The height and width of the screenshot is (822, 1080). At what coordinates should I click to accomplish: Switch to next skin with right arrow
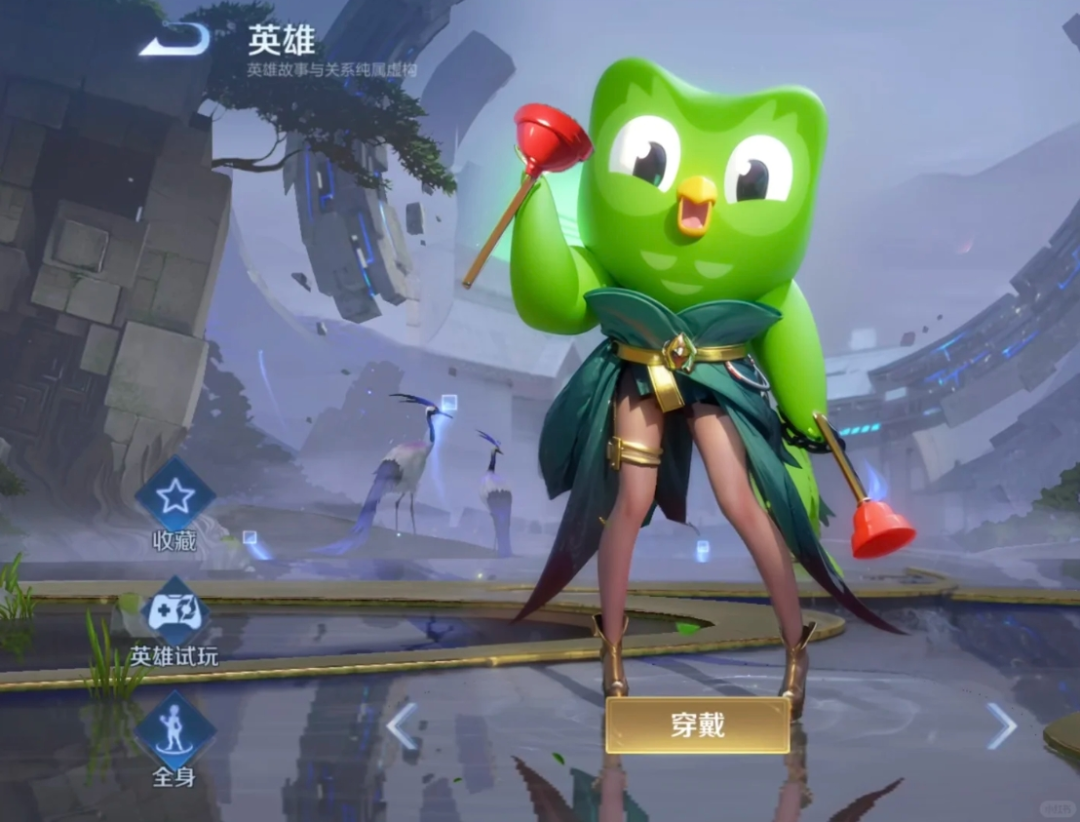coord(1000,726)
